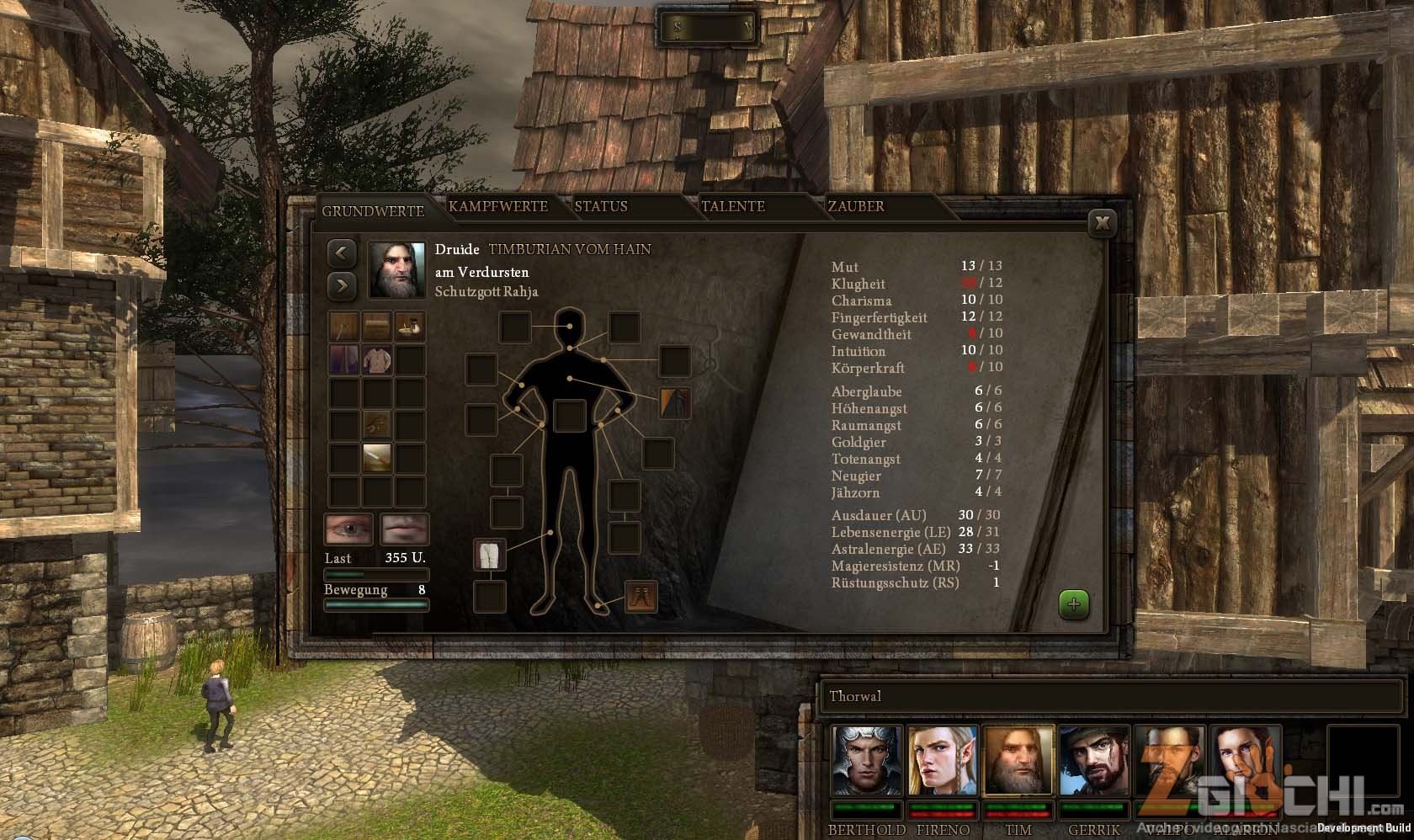Viewport: 1414px width, 840px height.
Task: Go to the next character with right arrow
Action: tap(342, 285)
